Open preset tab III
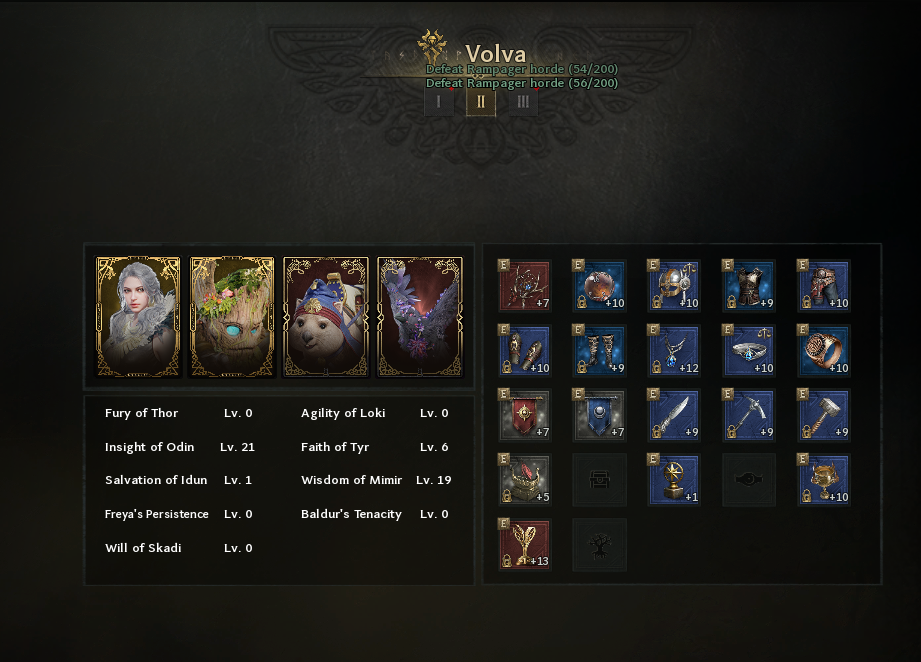Viewport: 921px width, 662px height. [523, 101]
